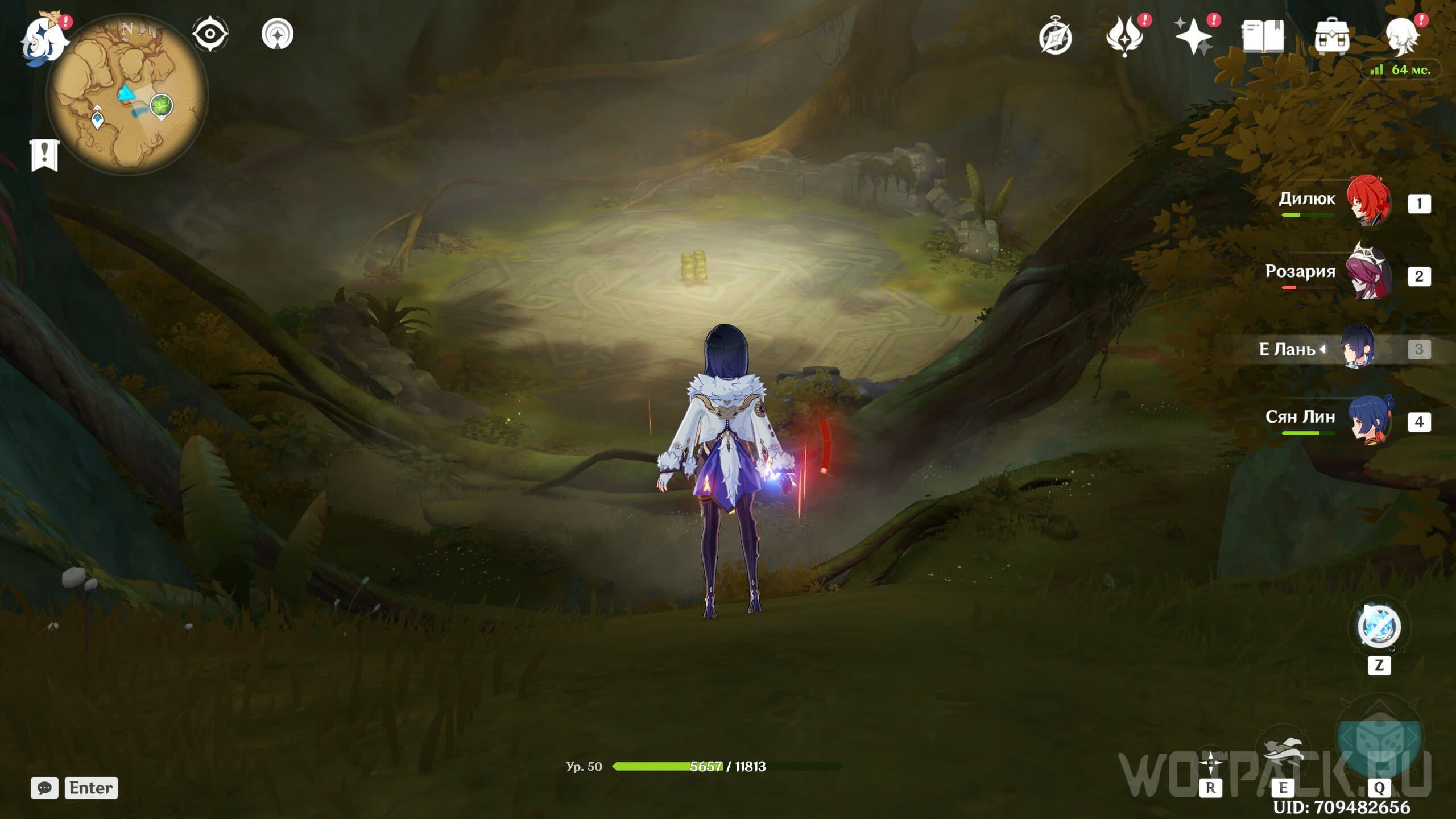Activate the elemental burst dice icon

point(1379,739)
